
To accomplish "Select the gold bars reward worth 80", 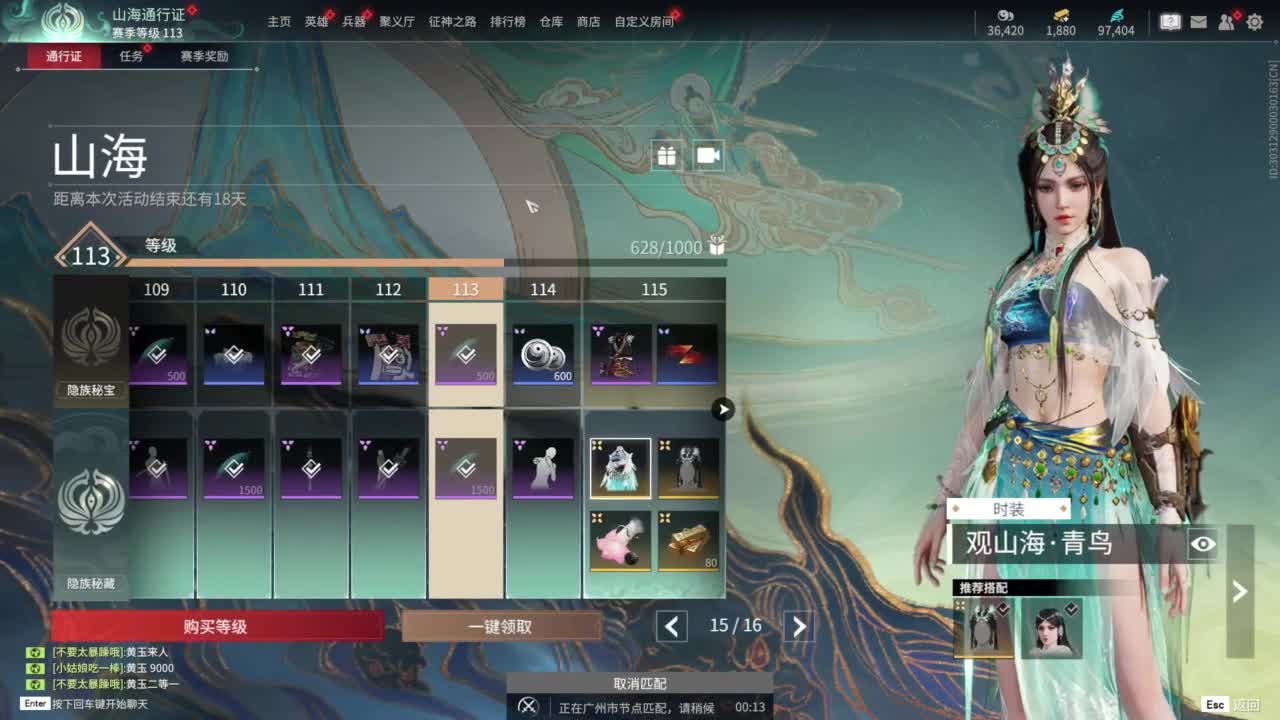I will coord(688,540).
